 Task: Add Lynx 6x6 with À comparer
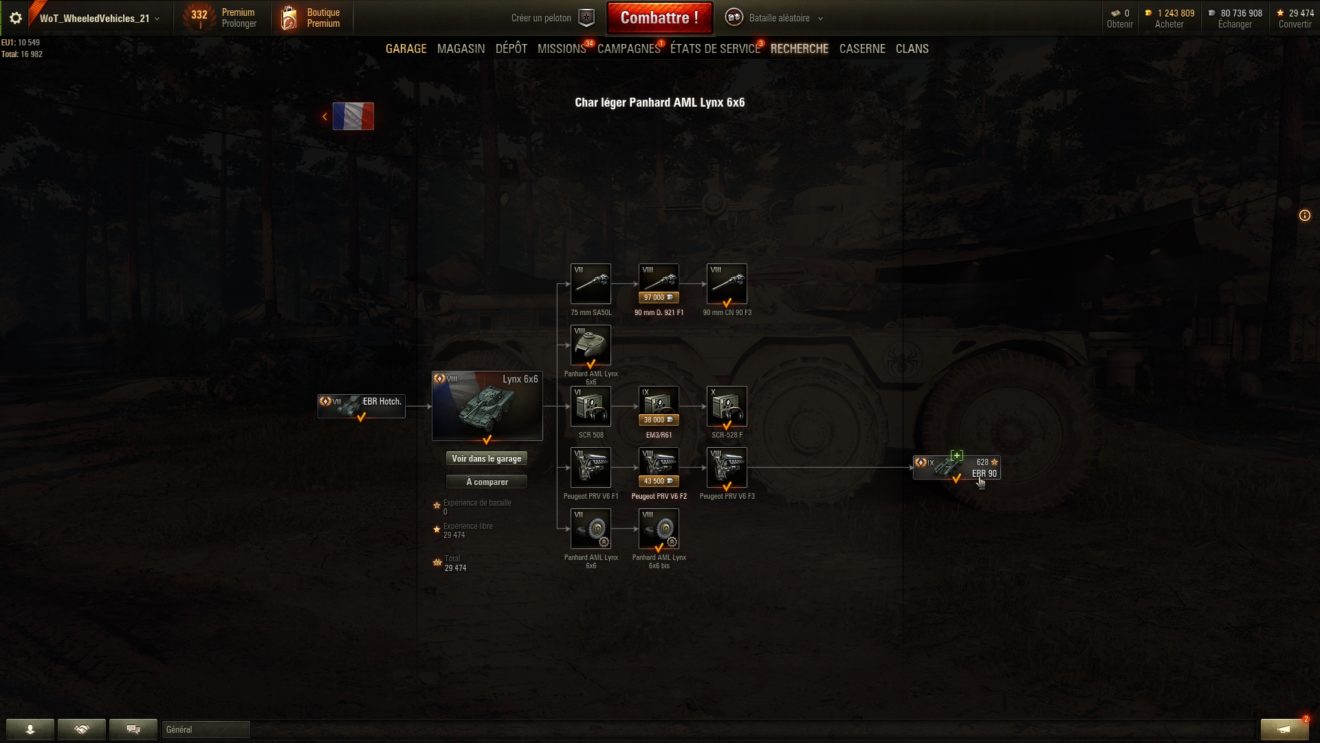click(486, 481)
